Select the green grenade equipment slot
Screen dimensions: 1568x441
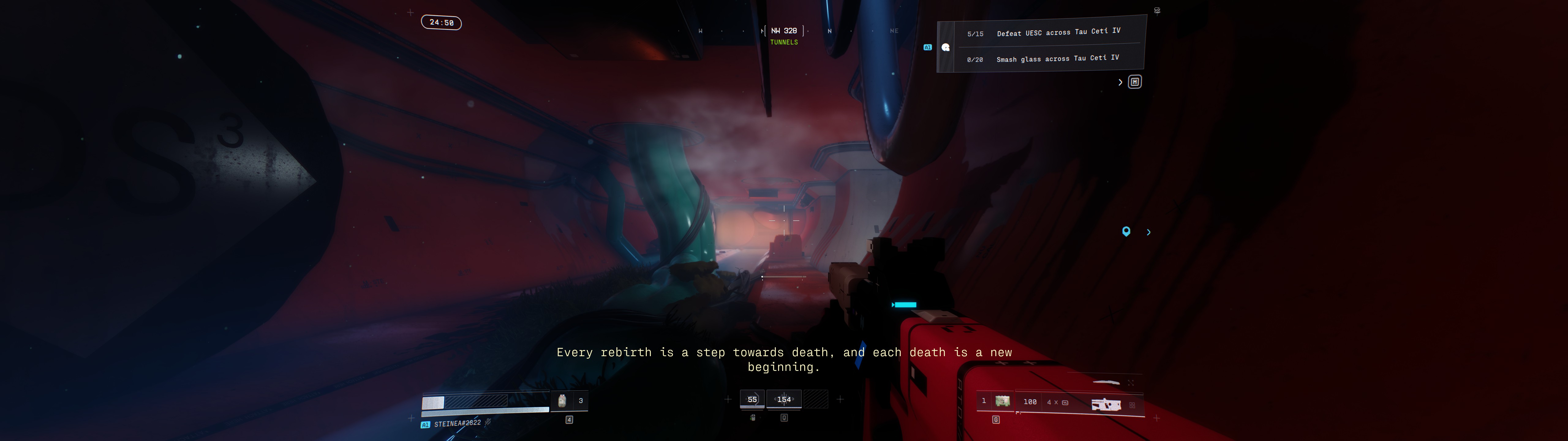pos(1002,401)
